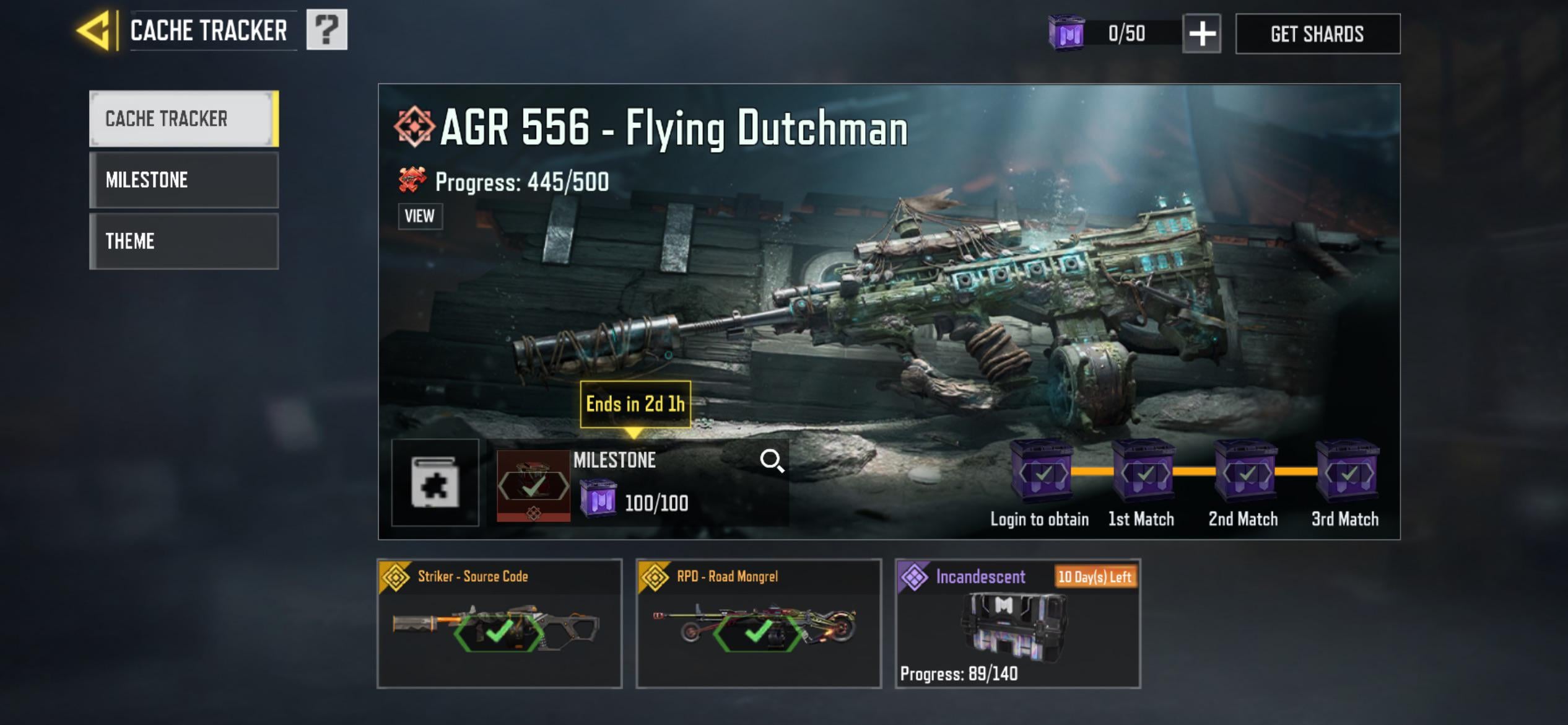View the AGR 556 Flying Dutchman skin
1568x725 pixels.
coord(420,216)
